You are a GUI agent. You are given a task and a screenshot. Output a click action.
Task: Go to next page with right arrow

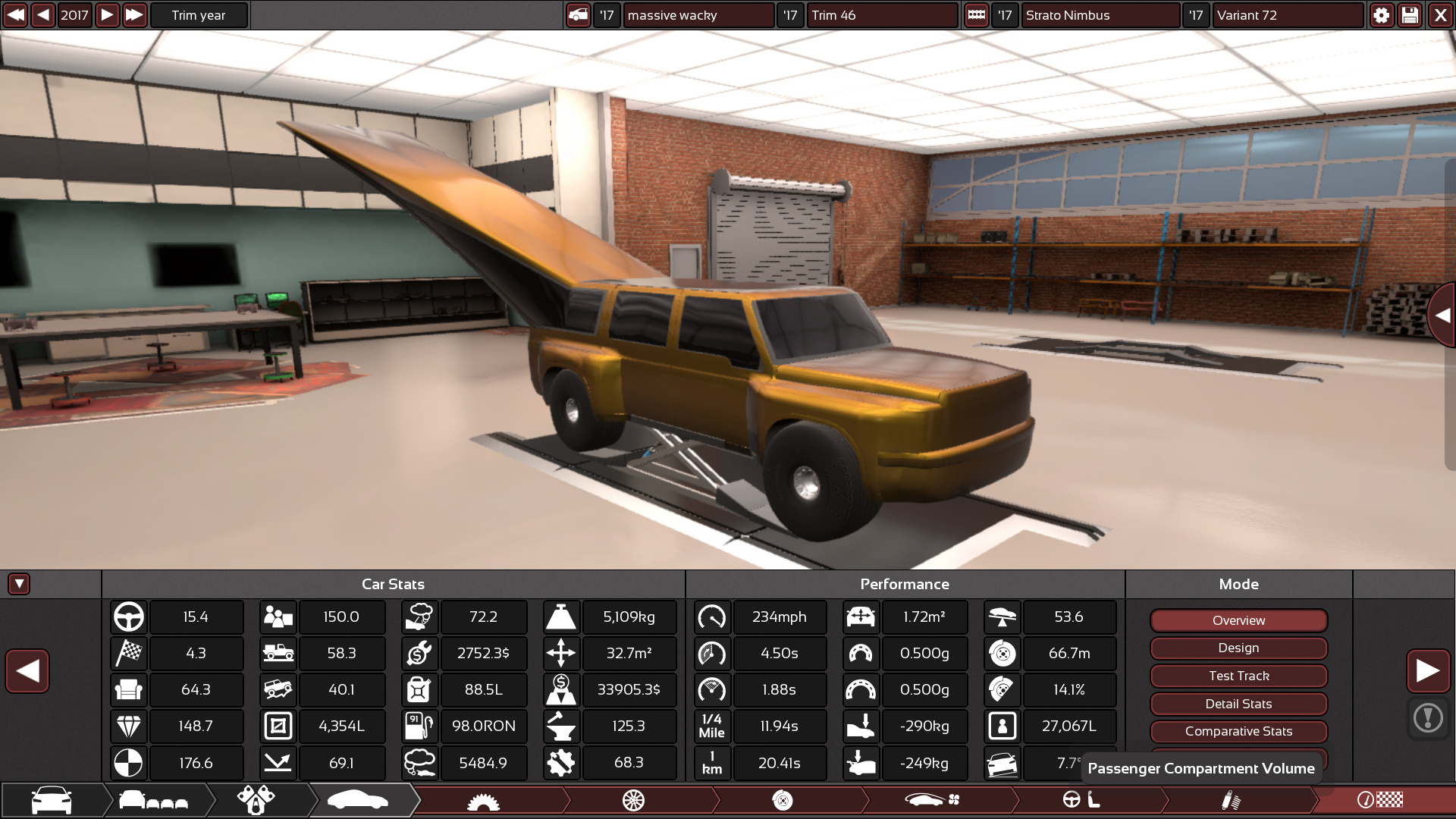(1428, 671)
